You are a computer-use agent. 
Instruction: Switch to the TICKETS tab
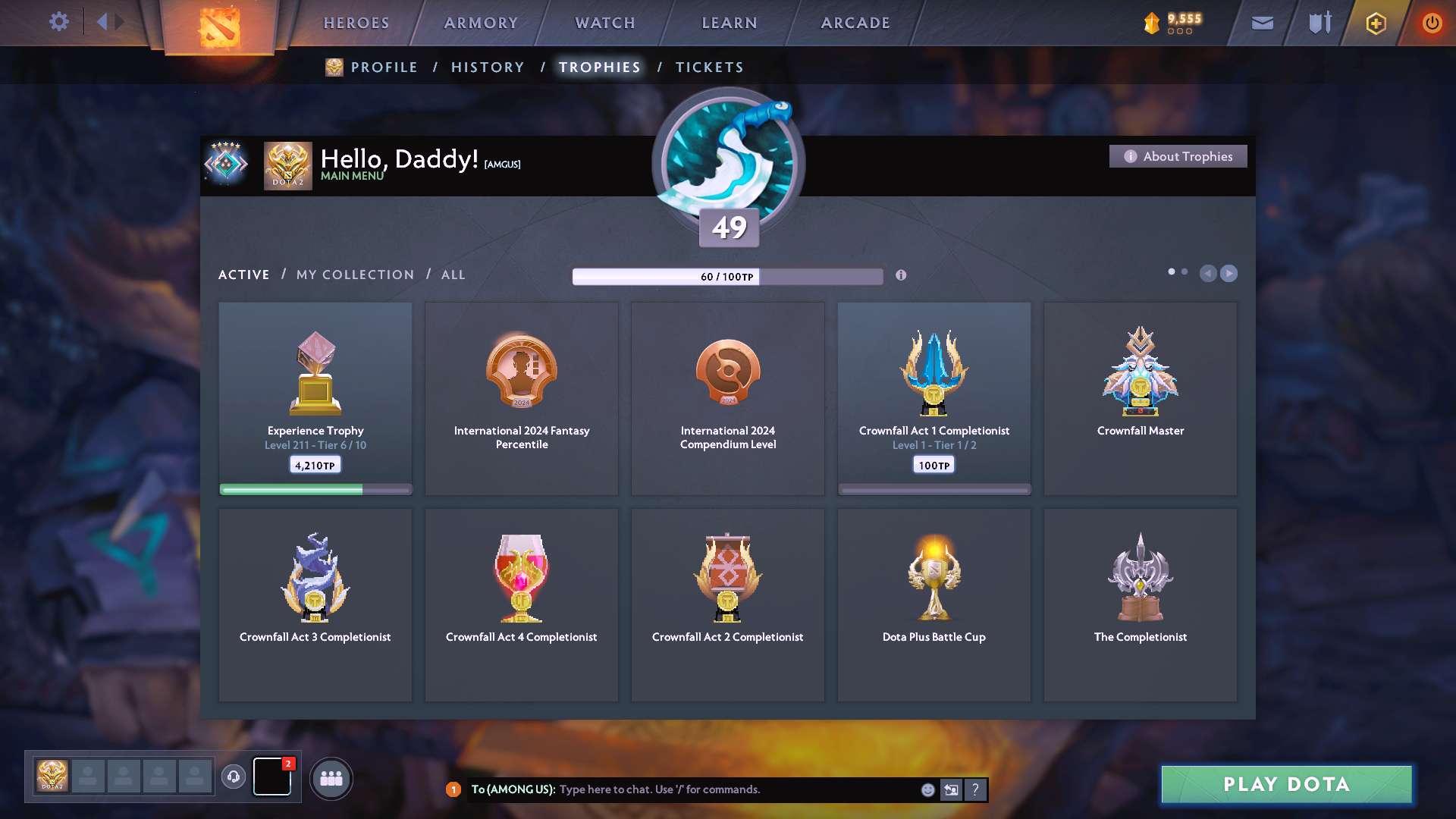point(709,67)
